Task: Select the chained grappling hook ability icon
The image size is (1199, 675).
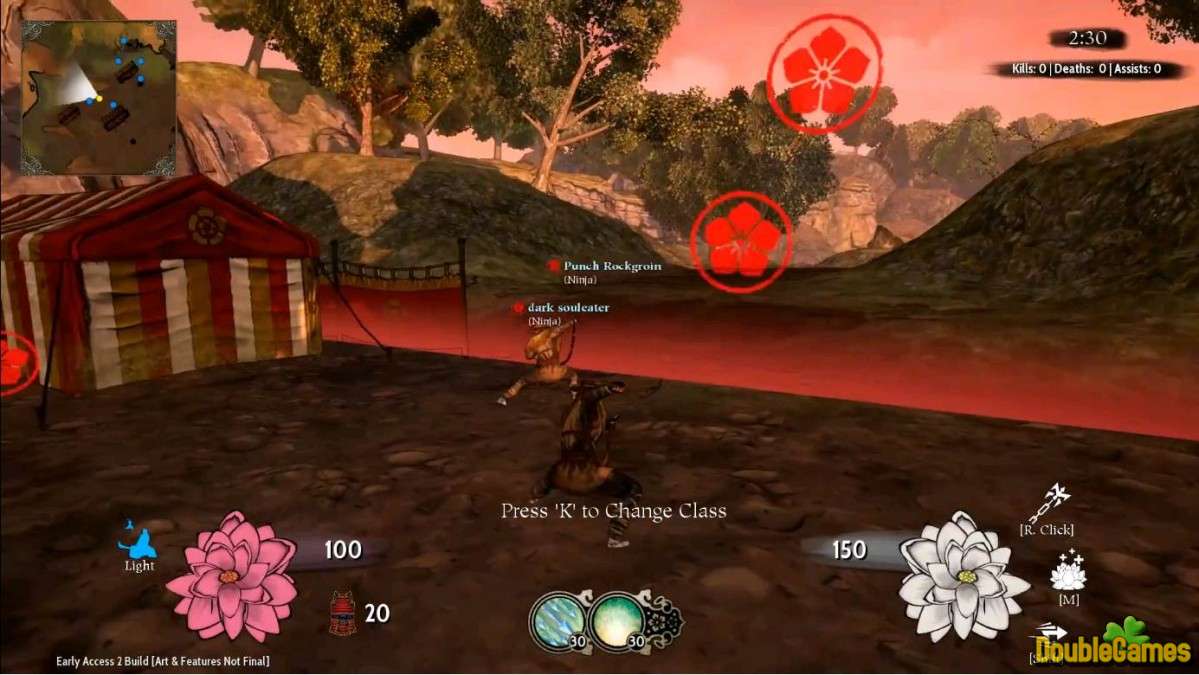Action: click(1058, 501)
